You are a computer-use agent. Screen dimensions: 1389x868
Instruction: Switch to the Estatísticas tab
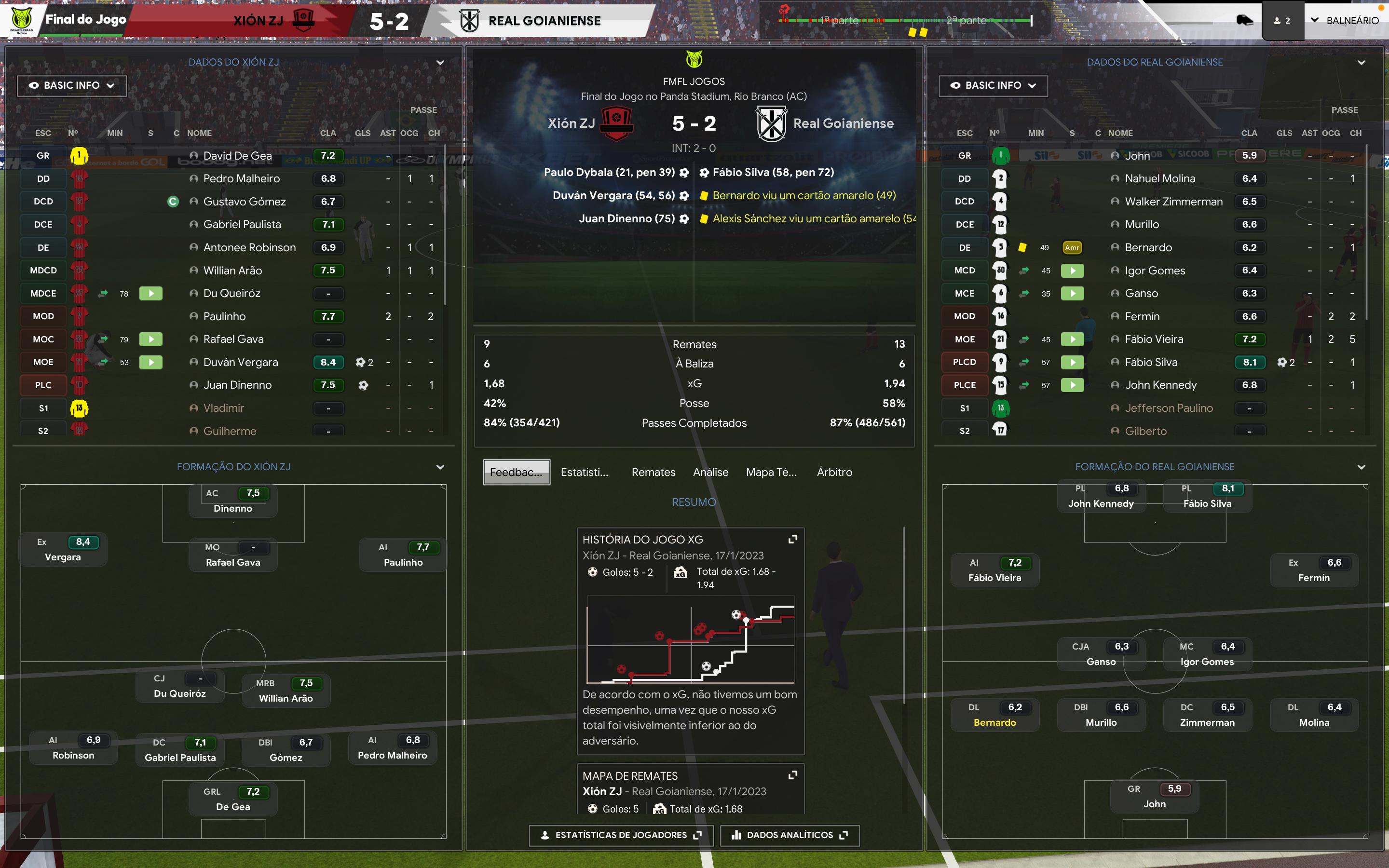click(585, 472)
